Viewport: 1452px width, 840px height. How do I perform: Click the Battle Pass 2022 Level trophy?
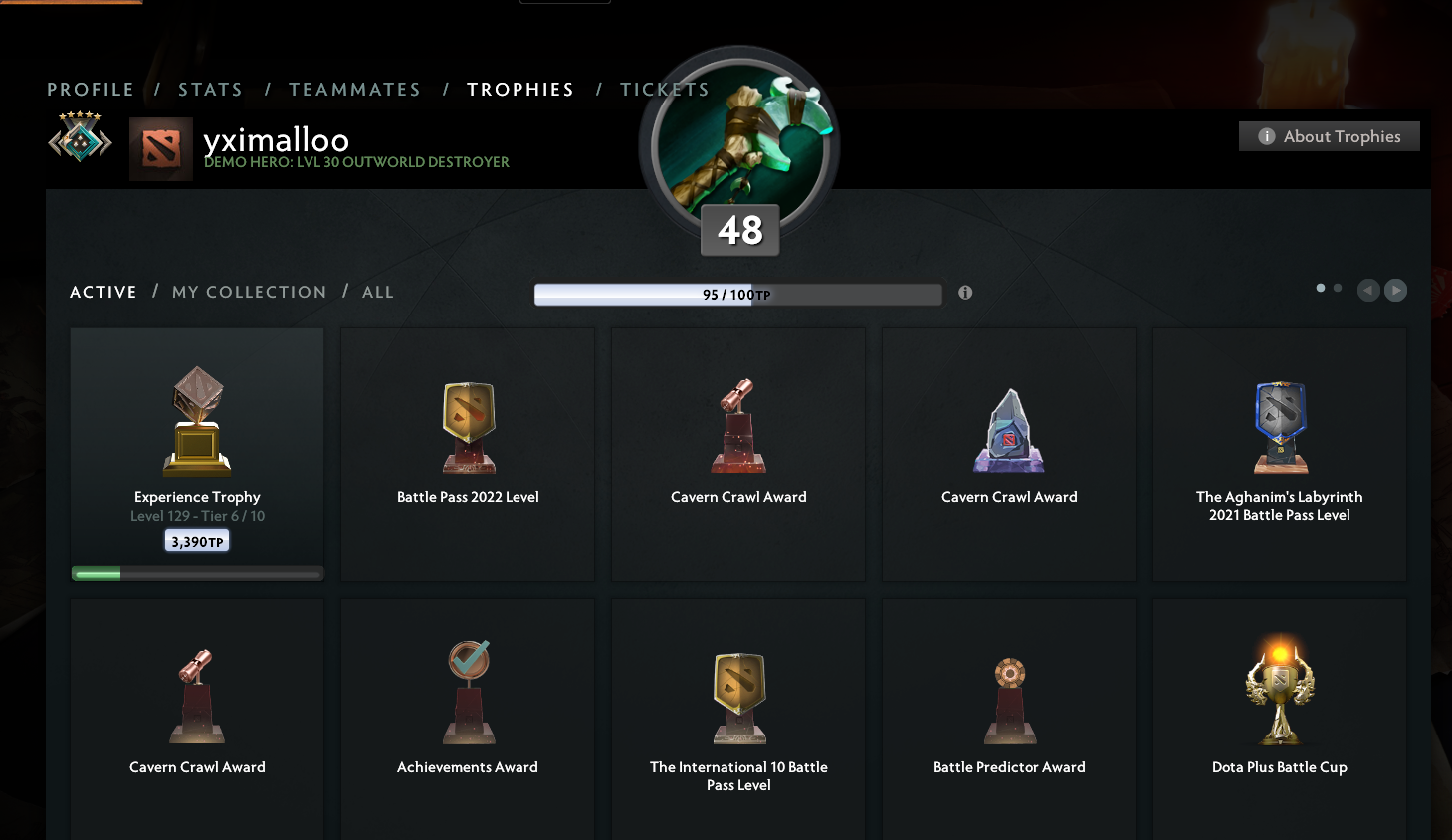point(467,426)
